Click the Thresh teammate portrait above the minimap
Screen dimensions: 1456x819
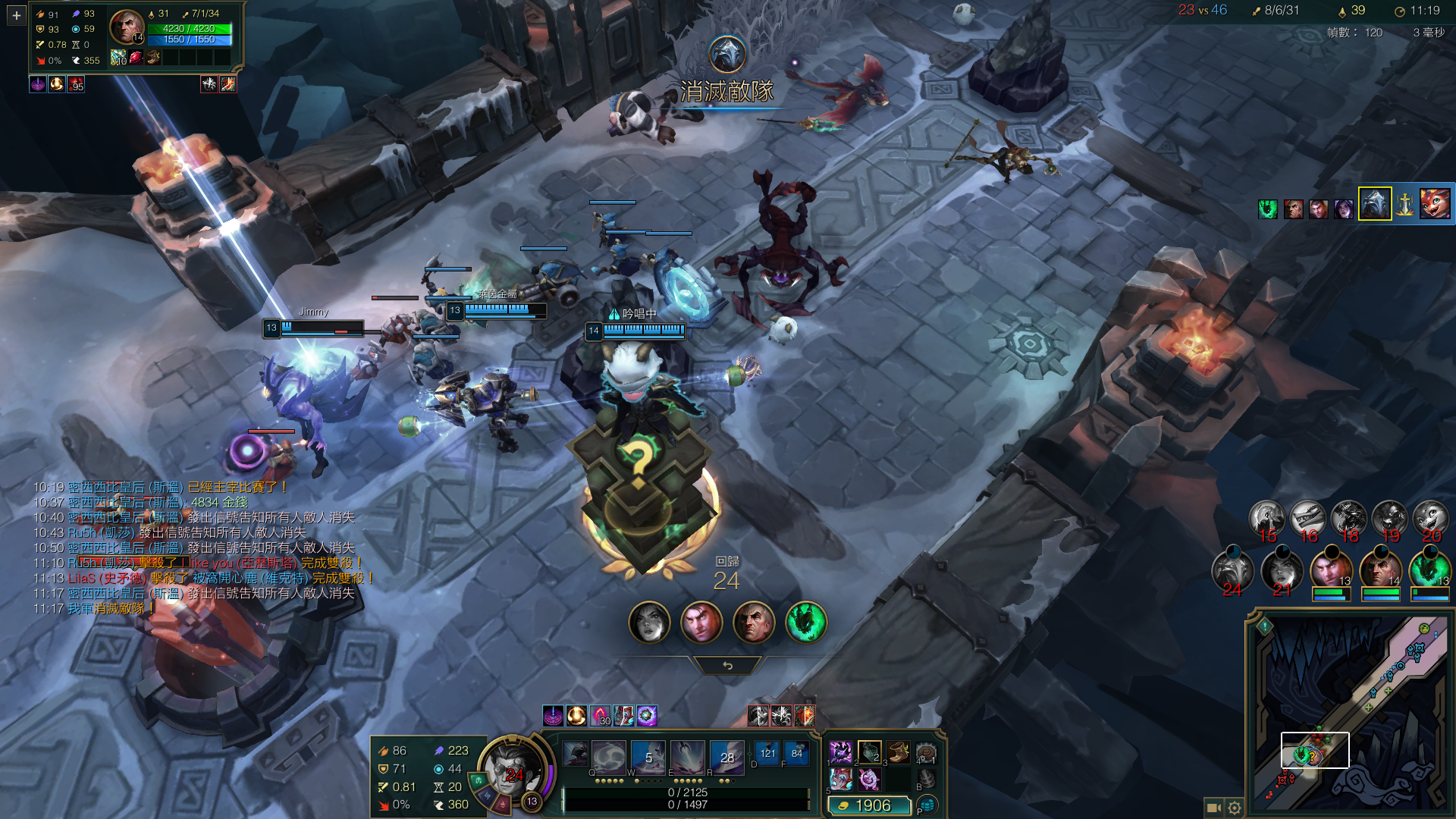pos(1429,570)
